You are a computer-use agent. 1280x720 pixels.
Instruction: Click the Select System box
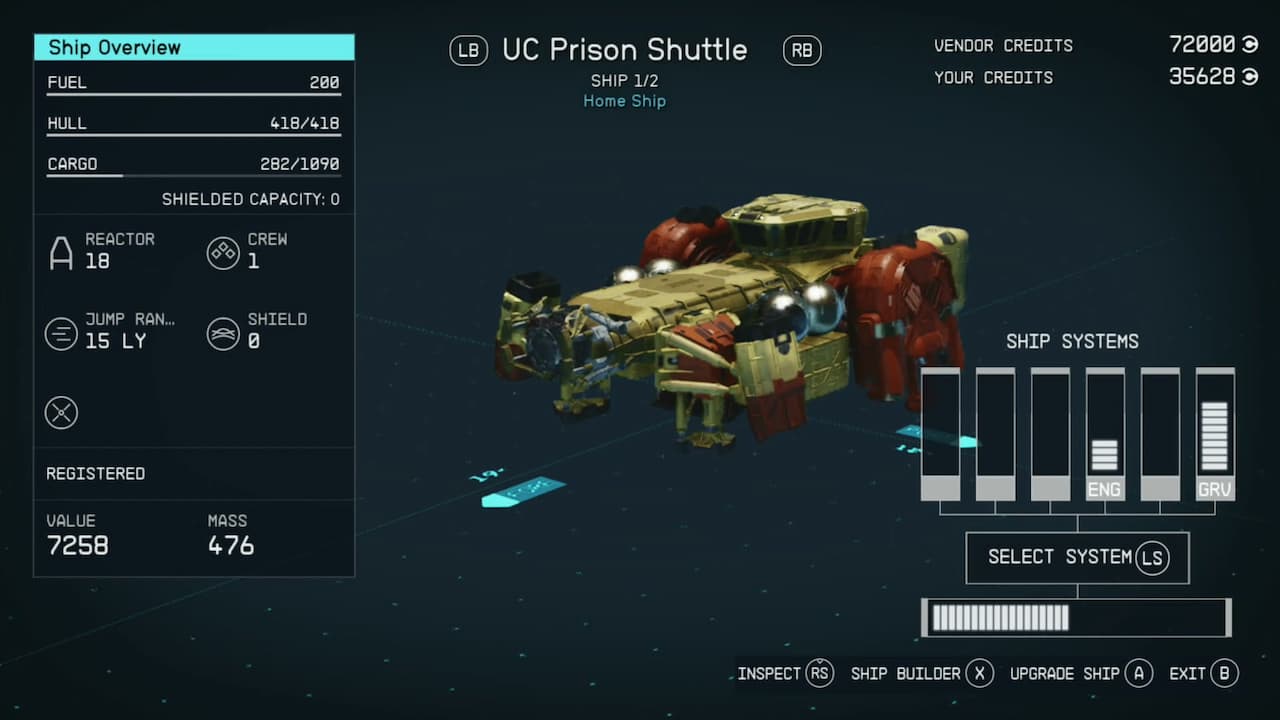1077,557
